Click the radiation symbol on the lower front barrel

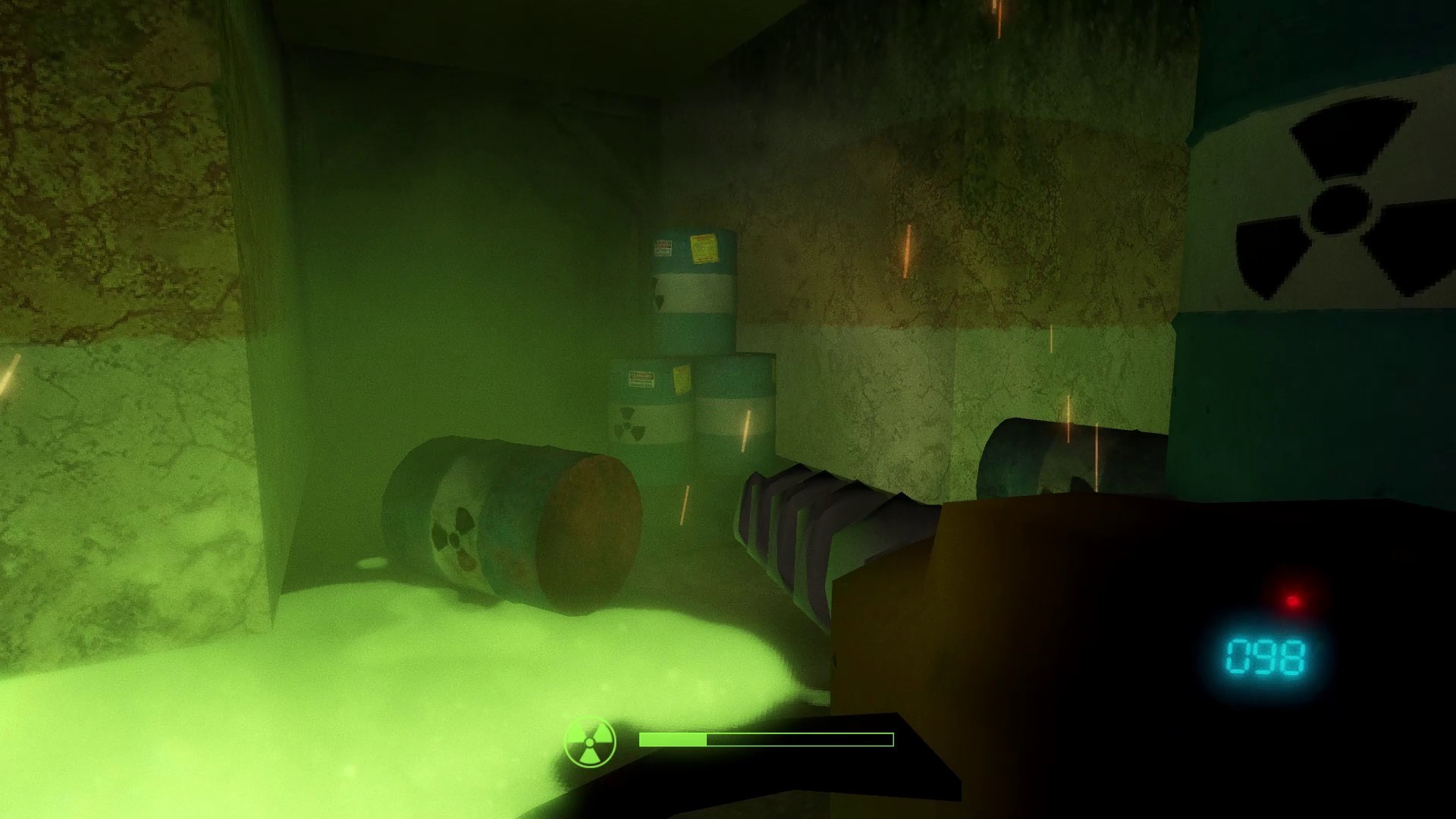click(629, 421)
